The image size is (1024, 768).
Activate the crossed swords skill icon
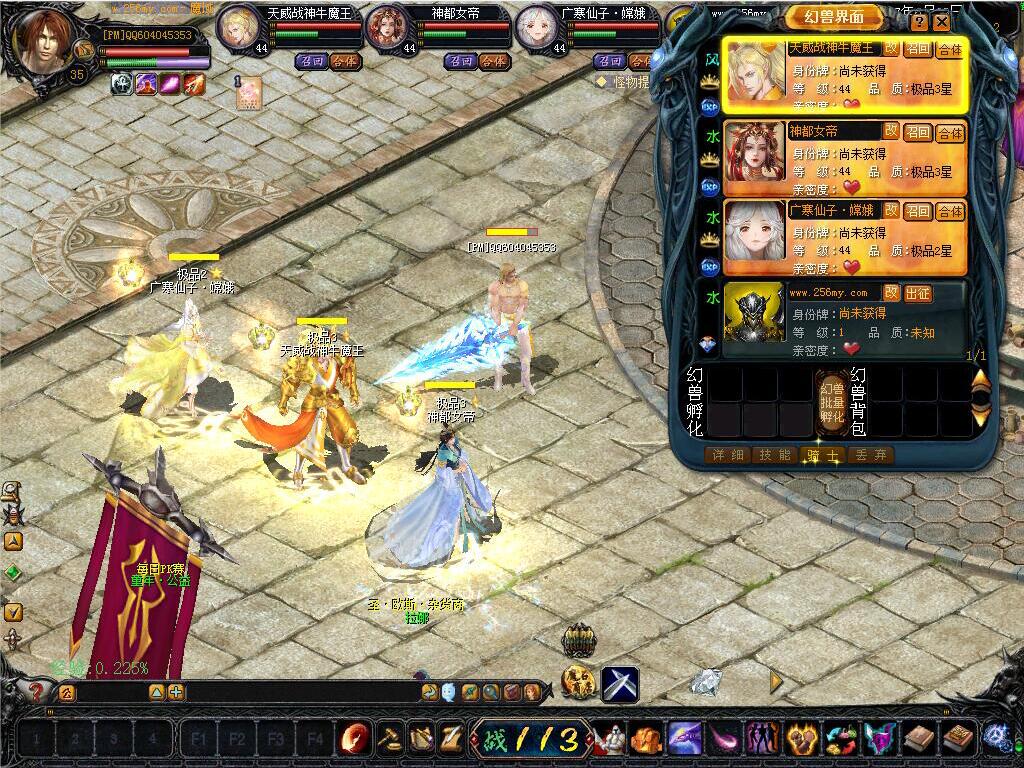pyautogui.click(x=620, y=684)
